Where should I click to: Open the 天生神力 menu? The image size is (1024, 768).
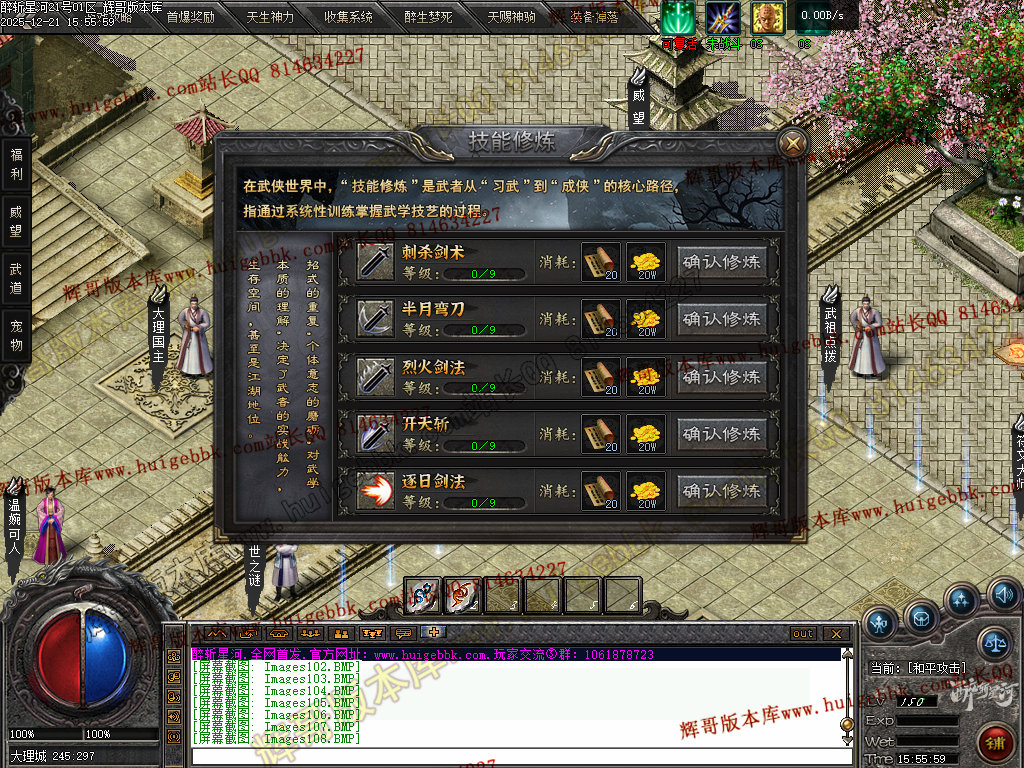270,17
